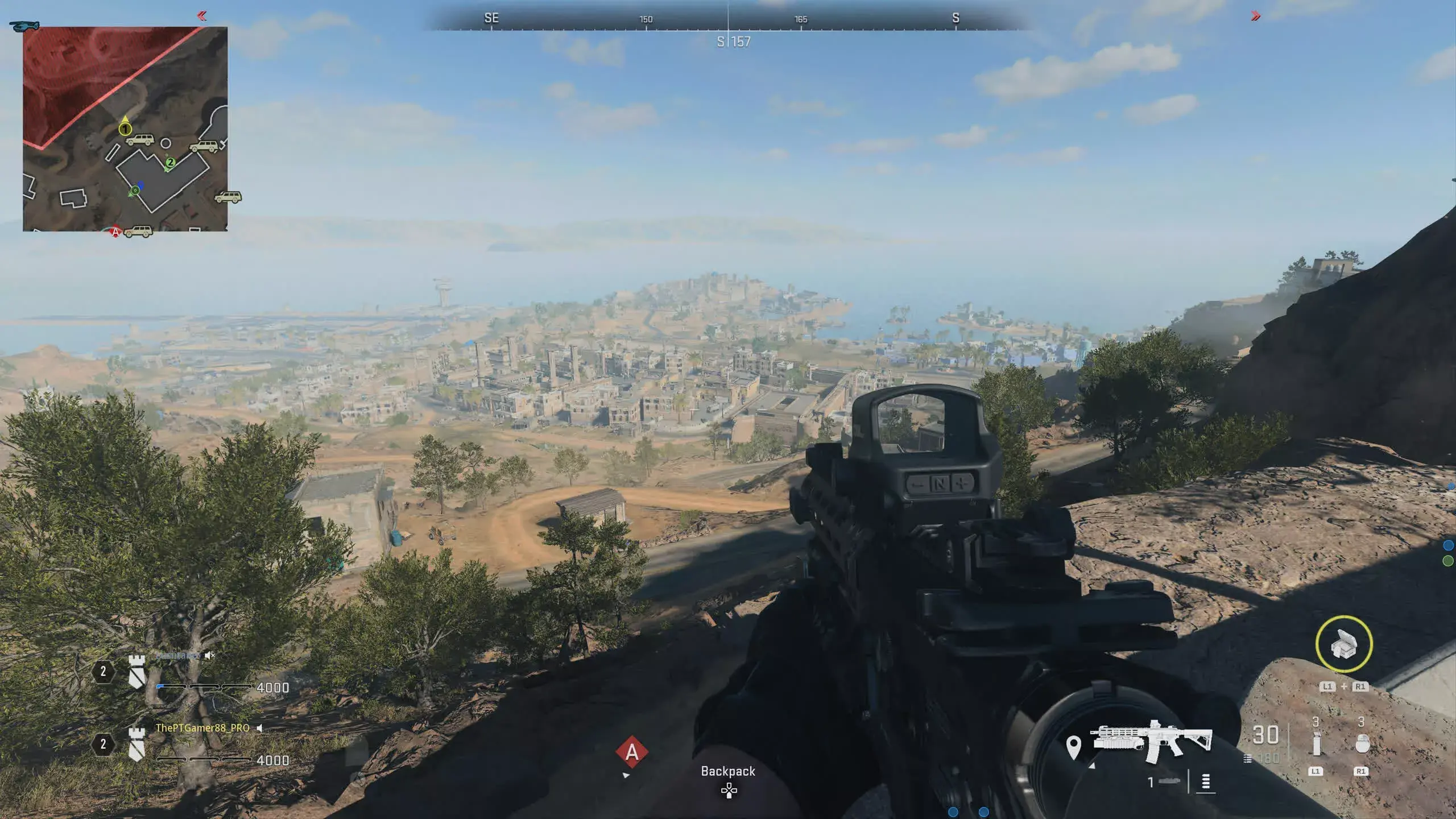
Task: Click the speaker icon beside ThePTGamer88_PRO
Action: coord(259,728)
